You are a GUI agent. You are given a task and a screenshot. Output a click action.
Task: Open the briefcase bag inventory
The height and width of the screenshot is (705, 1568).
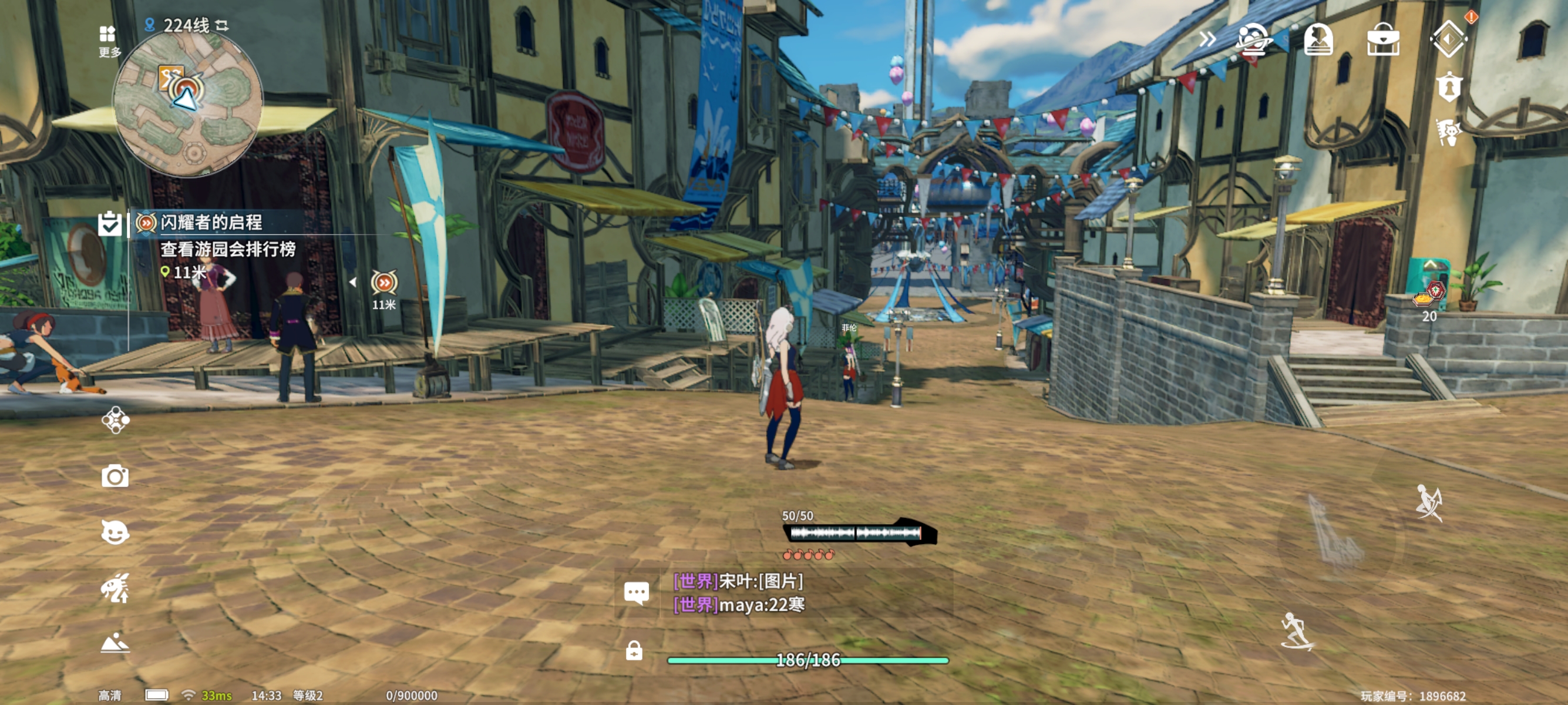click(x=1383, y=39)
